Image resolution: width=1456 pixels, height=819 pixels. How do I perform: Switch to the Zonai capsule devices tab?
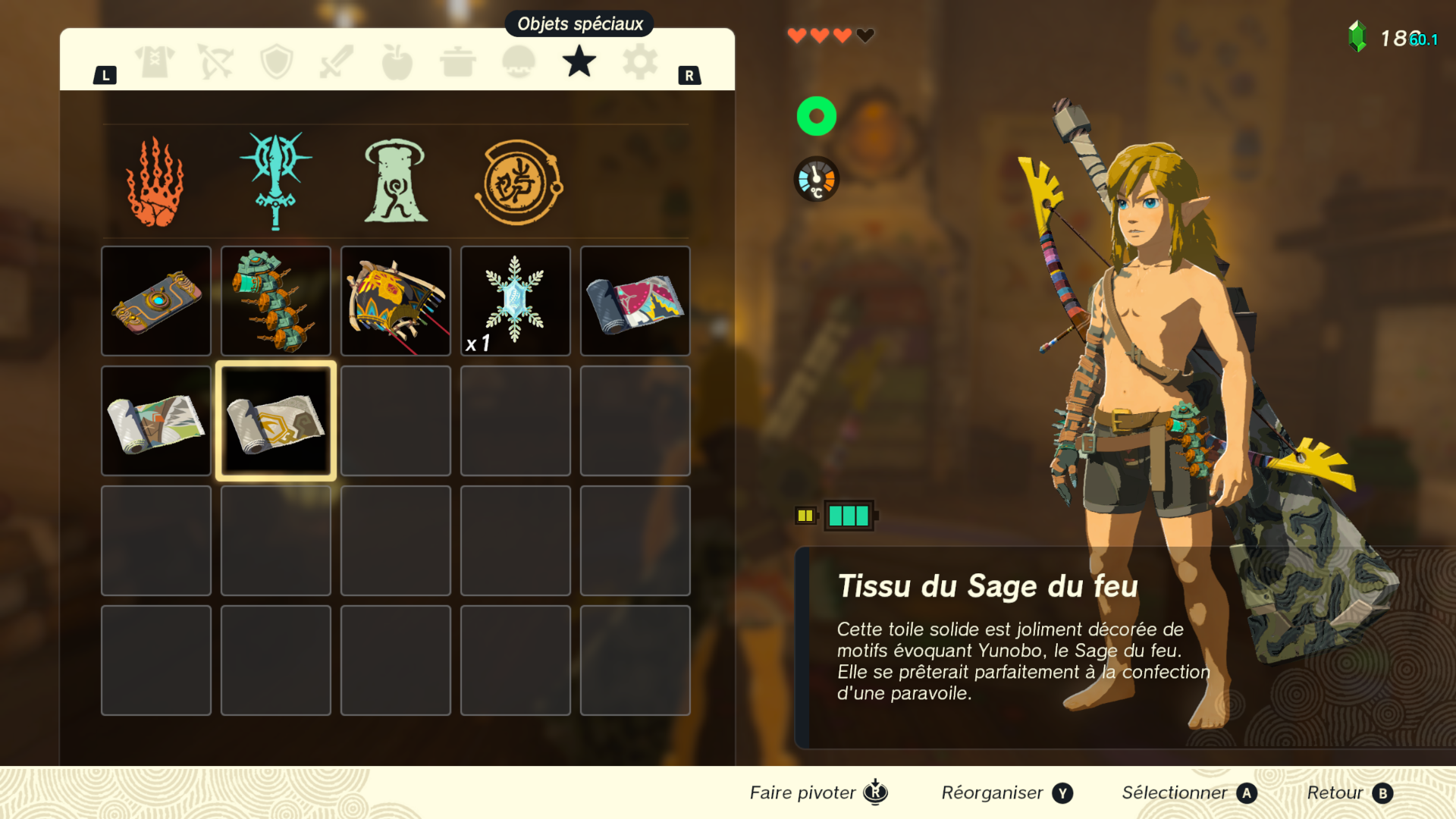coord(519,62)
